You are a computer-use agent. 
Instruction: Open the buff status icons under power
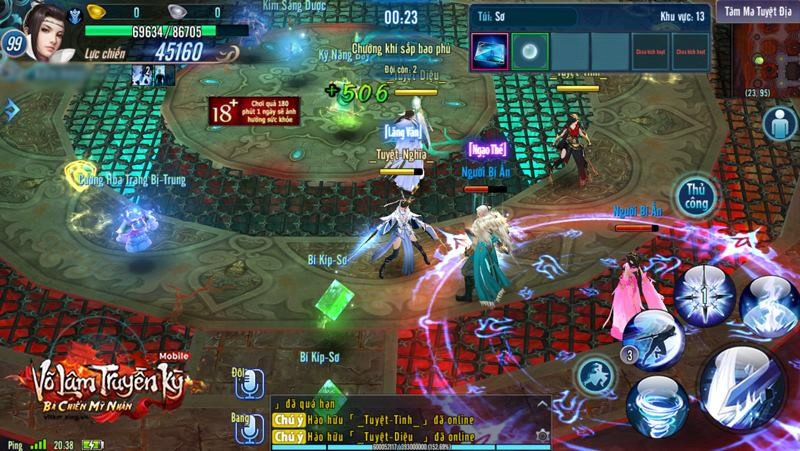click(144, 75)
